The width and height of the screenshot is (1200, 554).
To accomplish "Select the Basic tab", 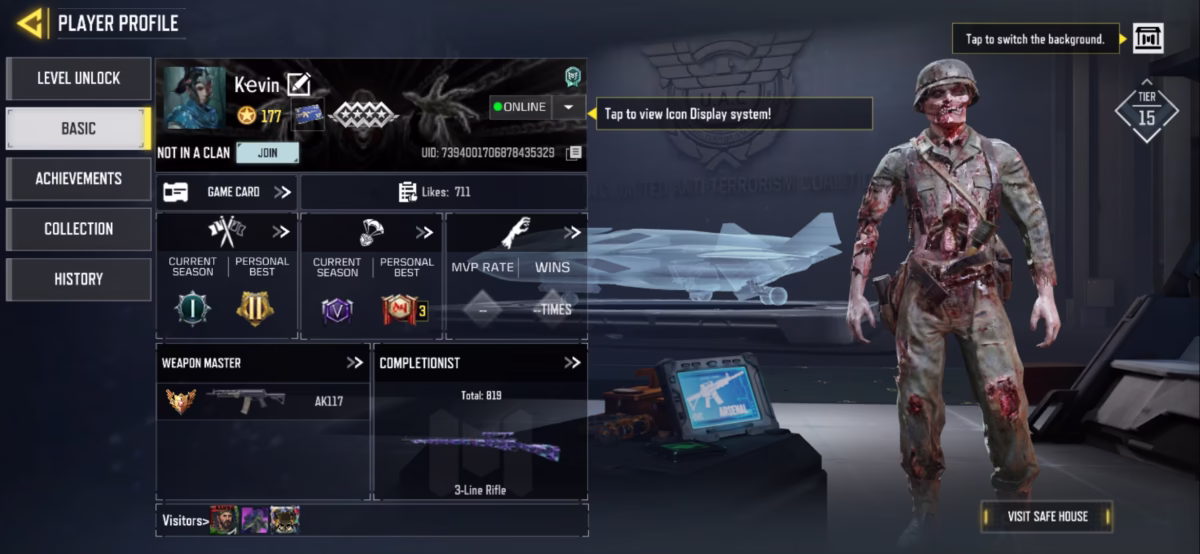I will point(78,128).
